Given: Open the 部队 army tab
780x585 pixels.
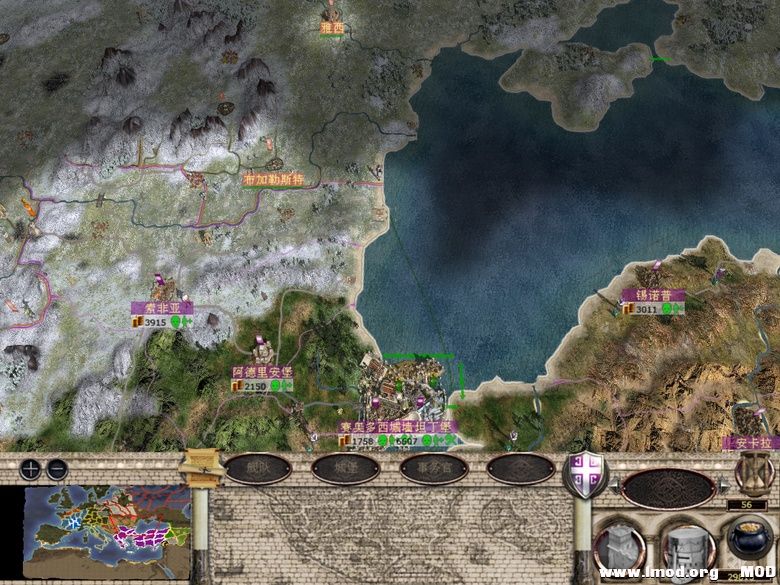Looking at the screenshot, I should pyautogui.click(x=258, y=468).
